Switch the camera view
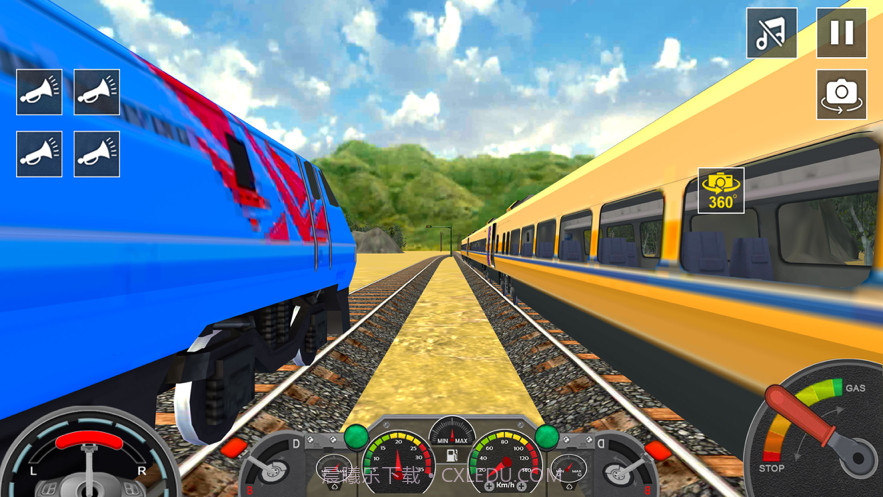The height and width of the screenshot is (497, 883). (841, 94)
